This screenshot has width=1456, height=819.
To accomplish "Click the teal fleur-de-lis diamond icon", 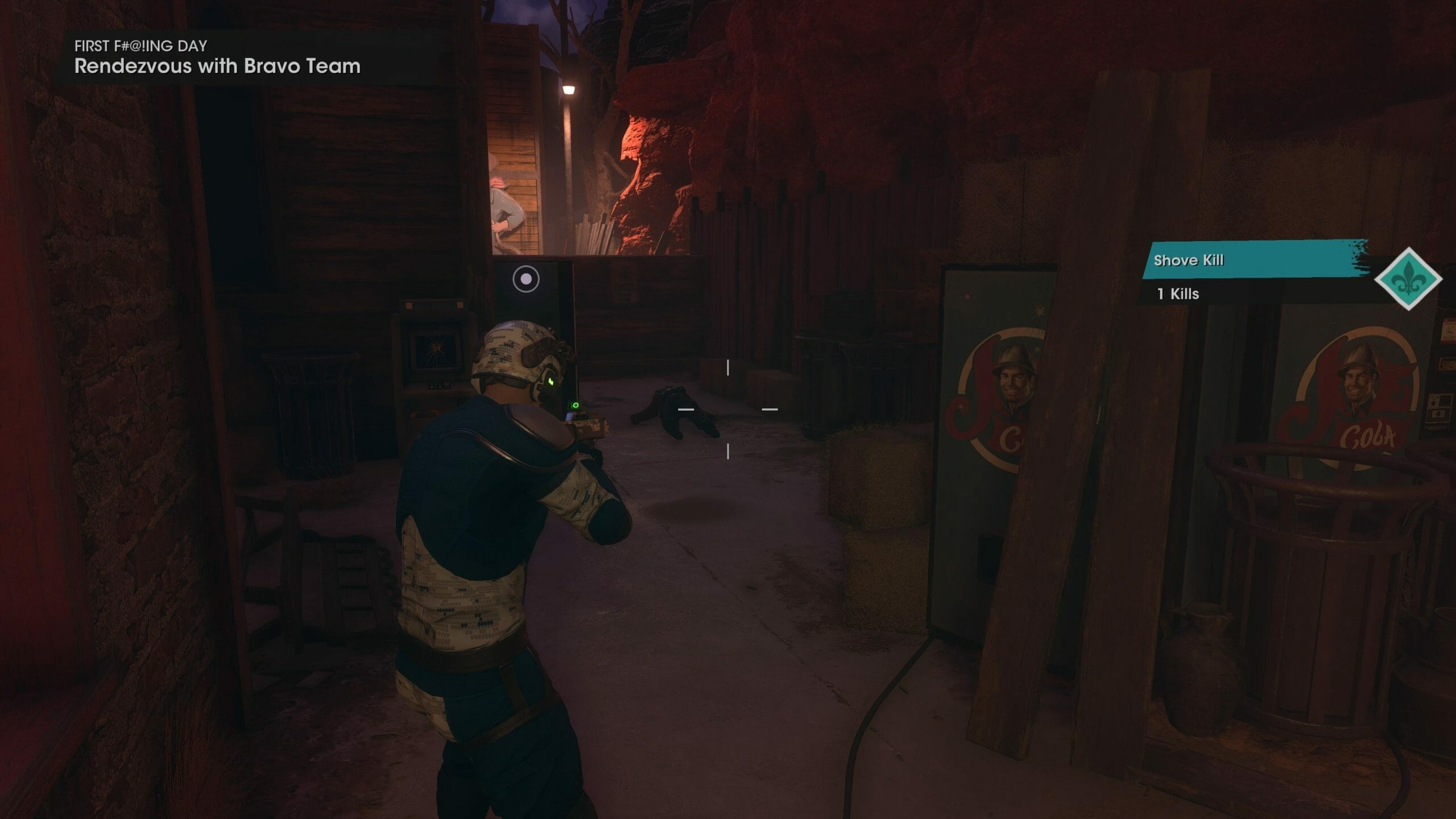I will (x=1408, y=279).
